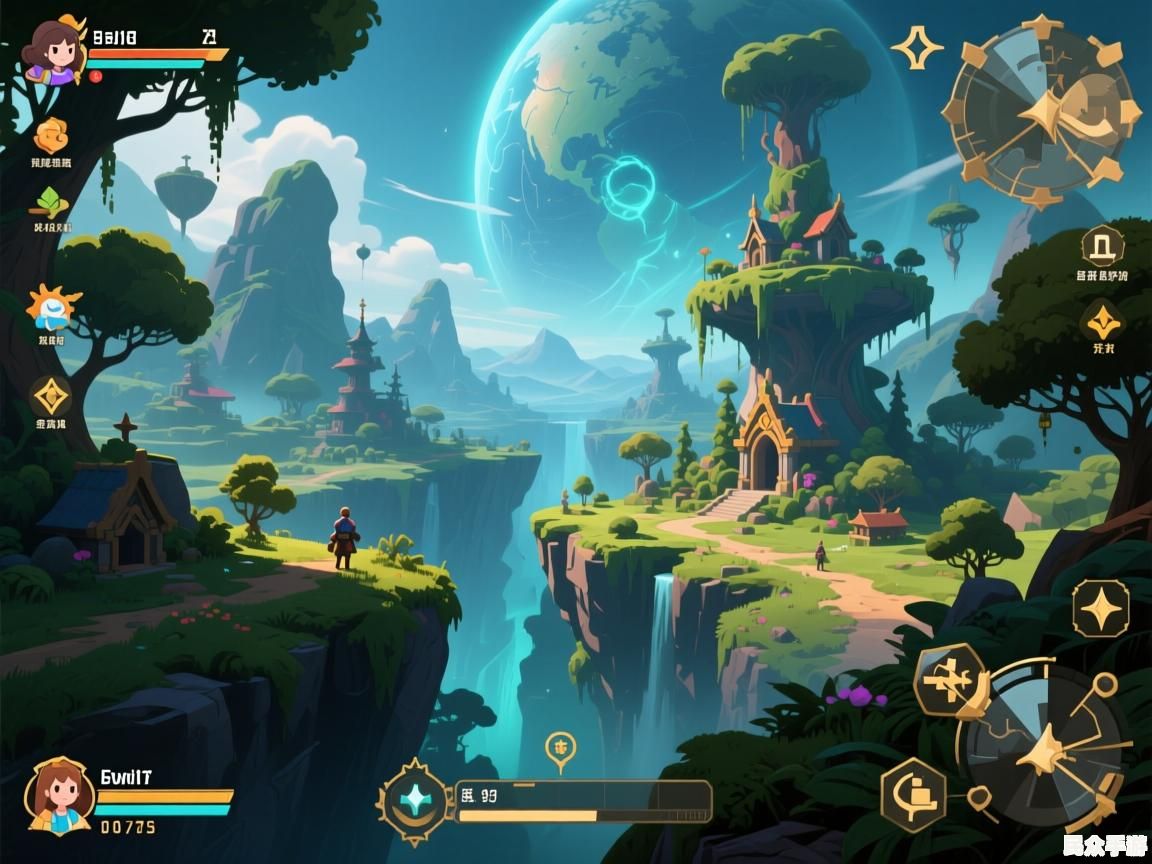The image size is (1152, 864).
Task: Open the pedestal icon under the minimap
Action: click(x=1102, y=246)
